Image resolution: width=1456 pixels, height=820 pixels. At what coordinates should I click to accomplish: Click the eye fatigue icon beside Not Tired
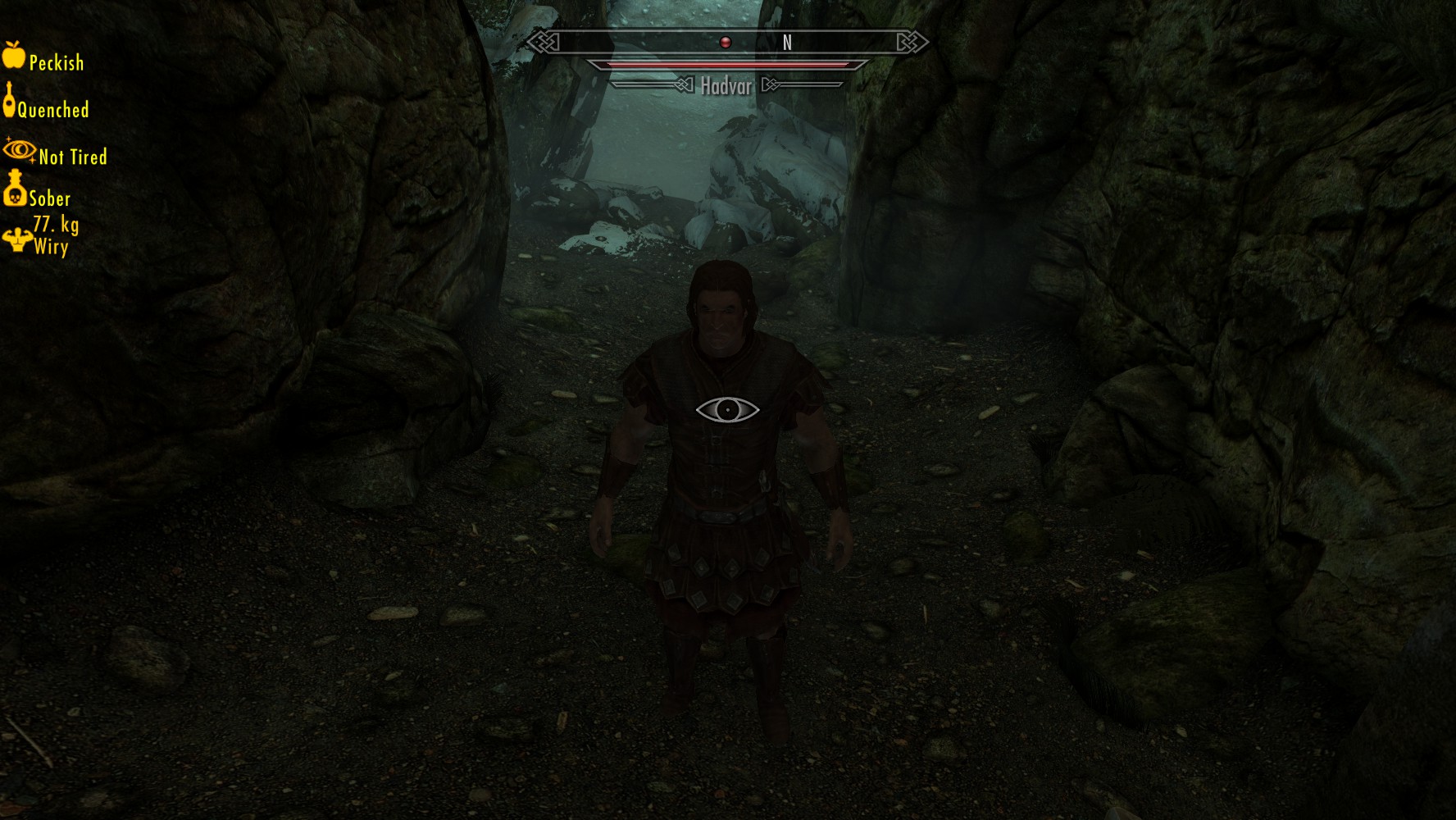click(x=20, y=150)
